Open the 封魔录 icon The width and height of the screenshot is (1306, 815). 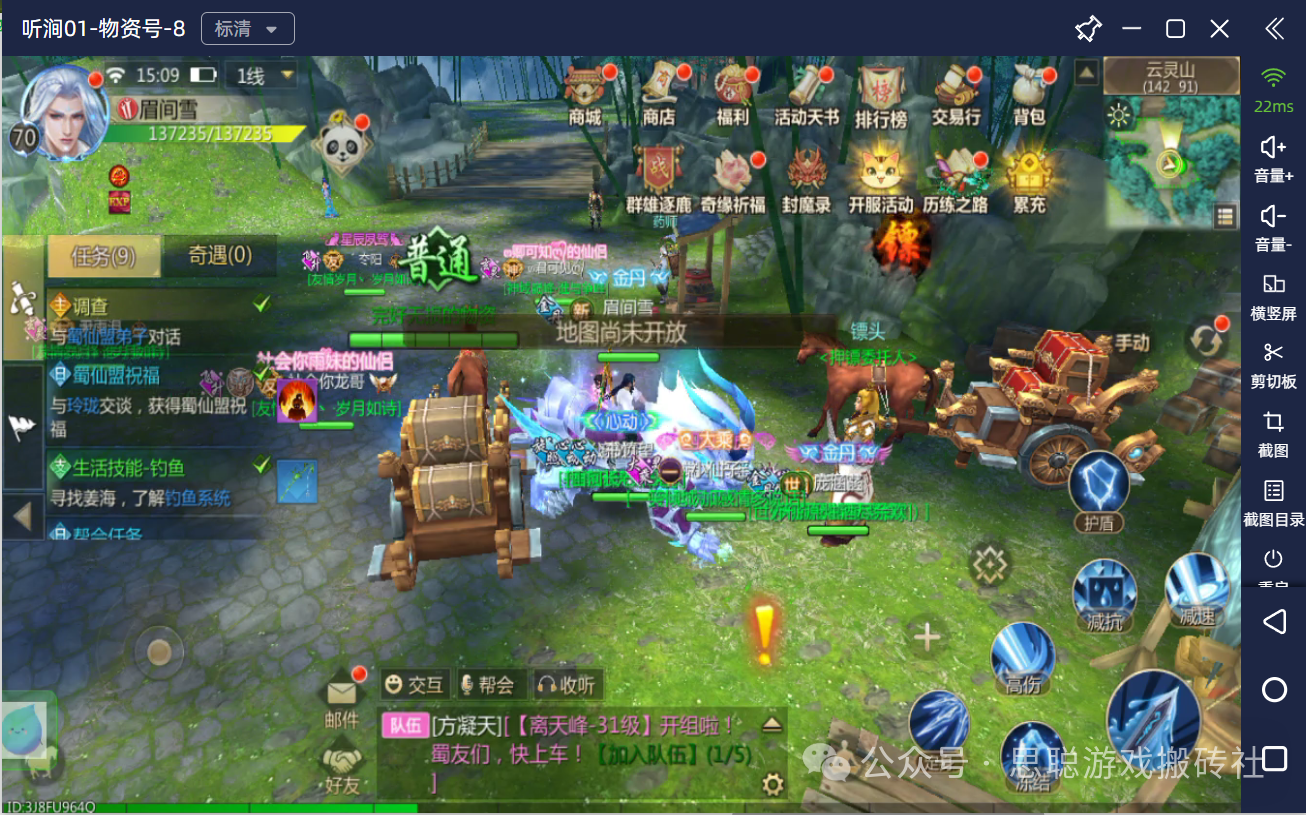pyautogui.click(x=806, y=180)
